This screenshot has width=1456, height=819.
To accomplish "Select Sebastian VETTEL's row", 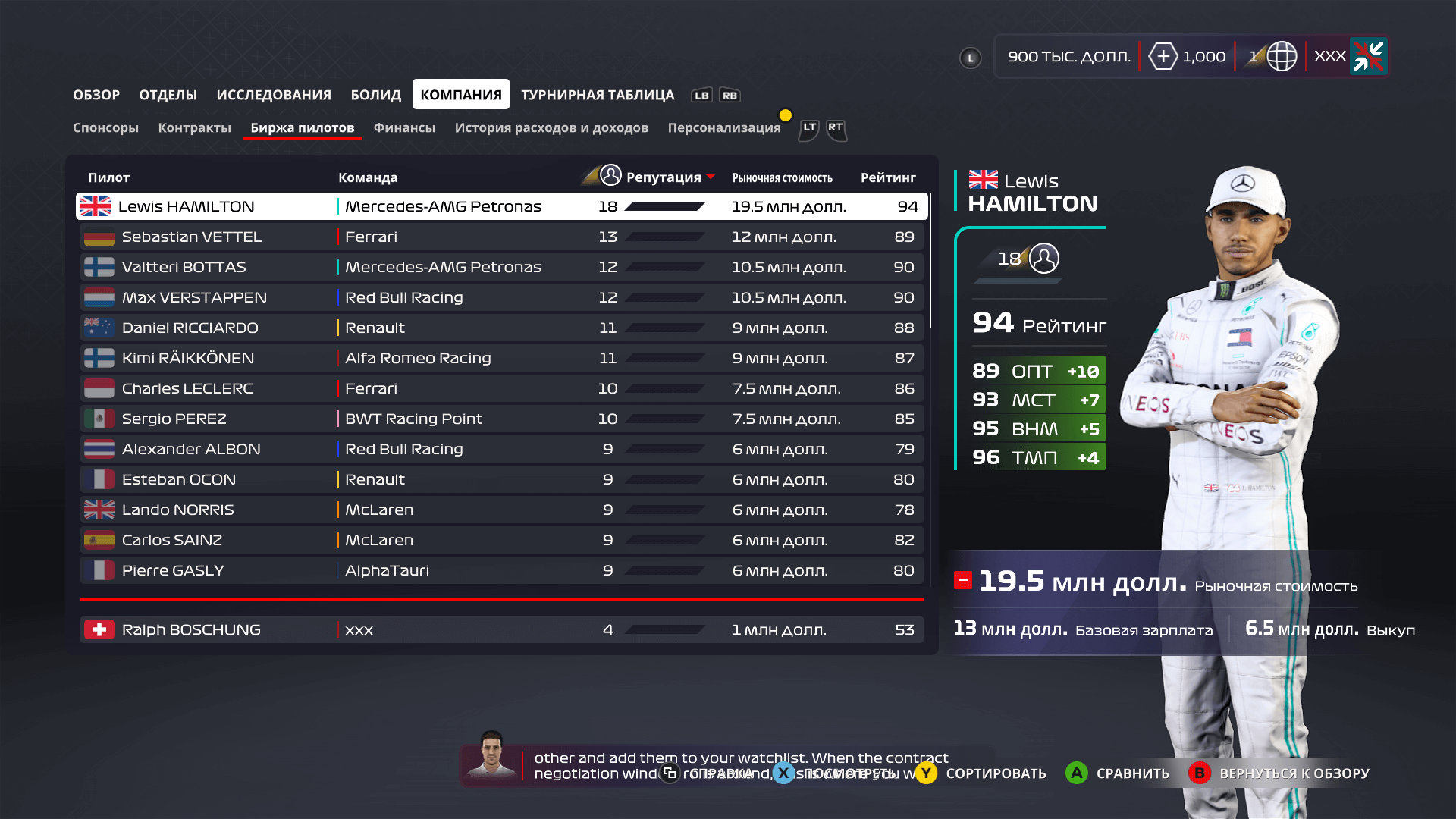I will tap(500, 237).
